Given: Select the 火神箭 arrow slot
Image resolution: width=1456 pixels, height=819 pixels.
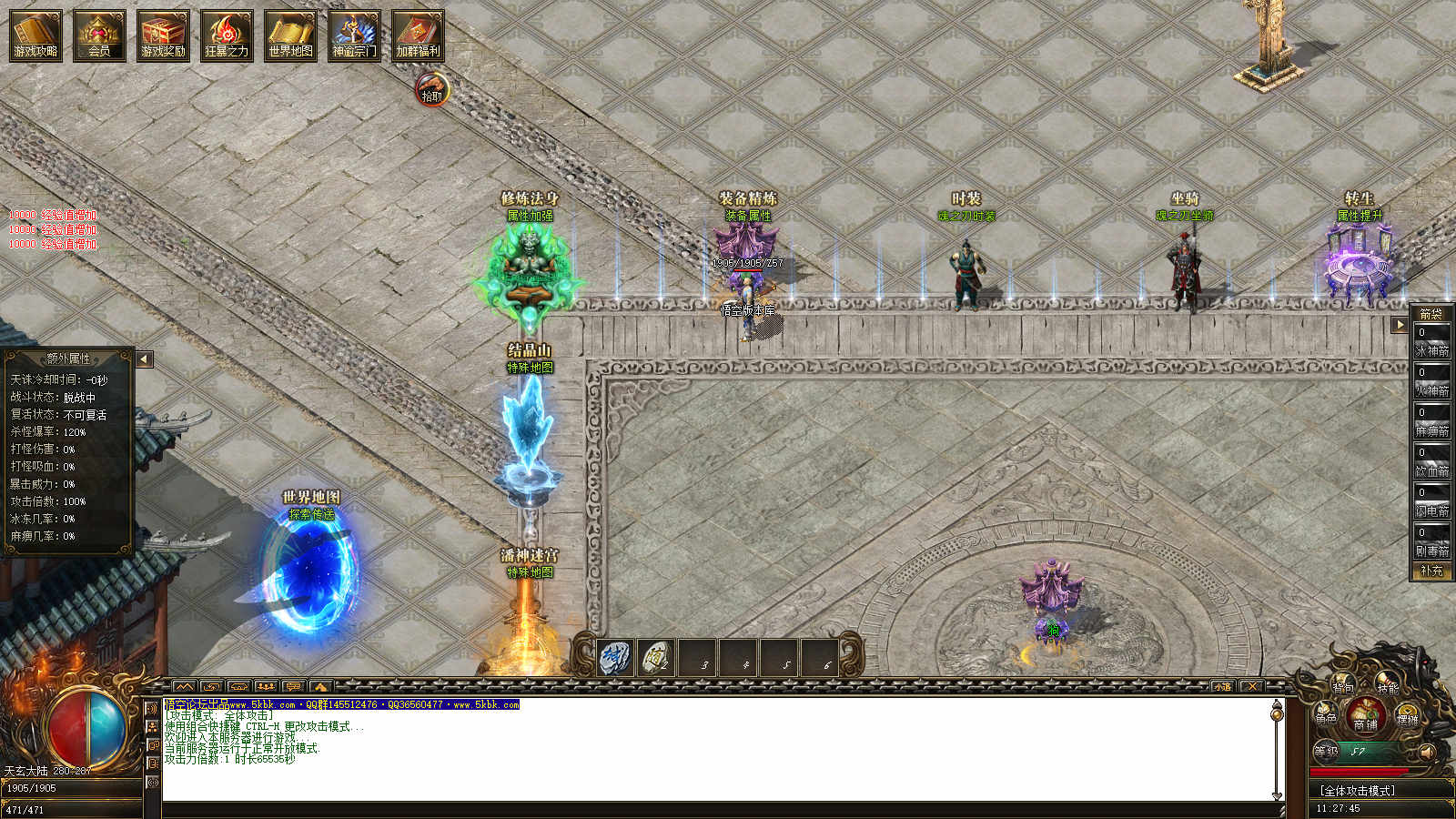Looking at the screenshot, I should (x=1431, y=380).
